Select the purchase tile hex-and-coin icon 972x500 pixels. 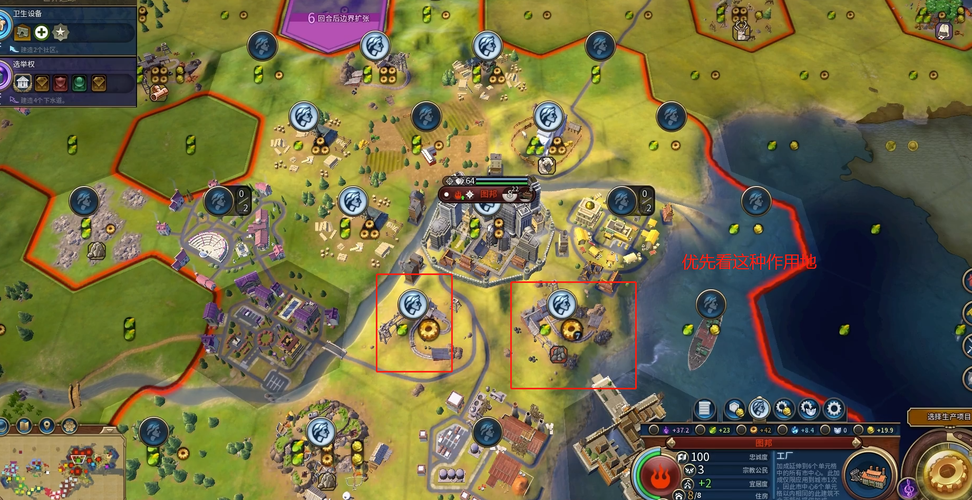735,410
